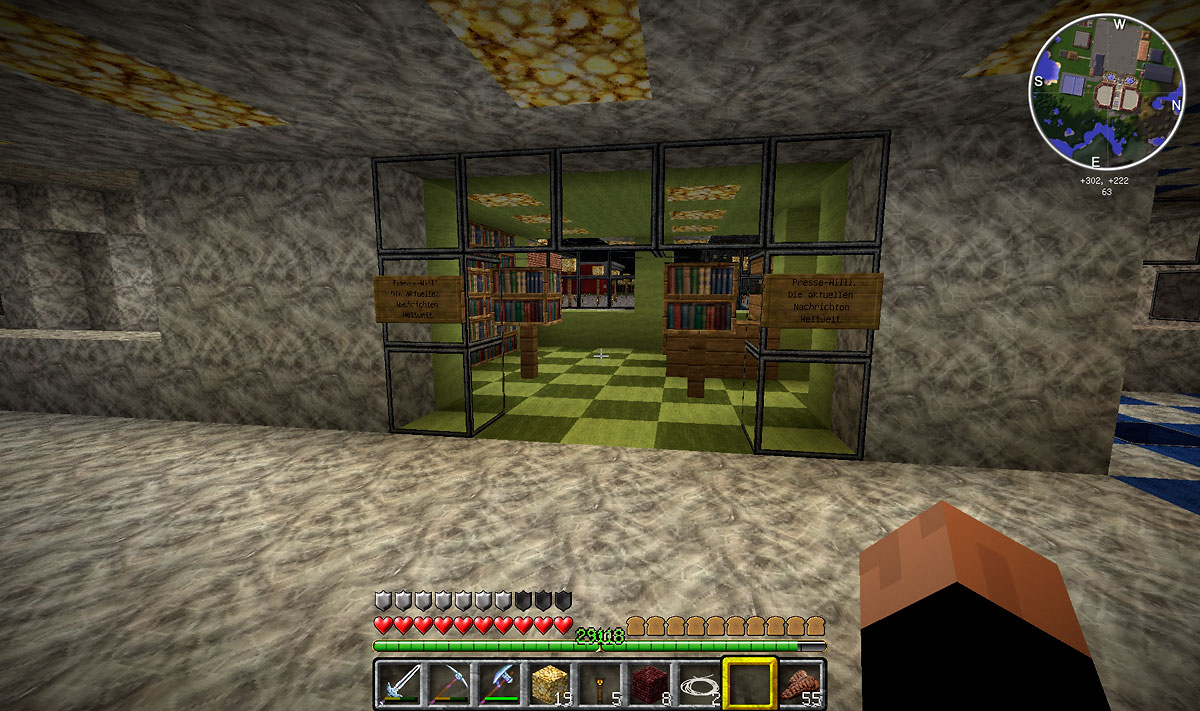Choose the axe in the hotbar
The width and height of the screenshot is (1200, 711).
pos(500,684)
